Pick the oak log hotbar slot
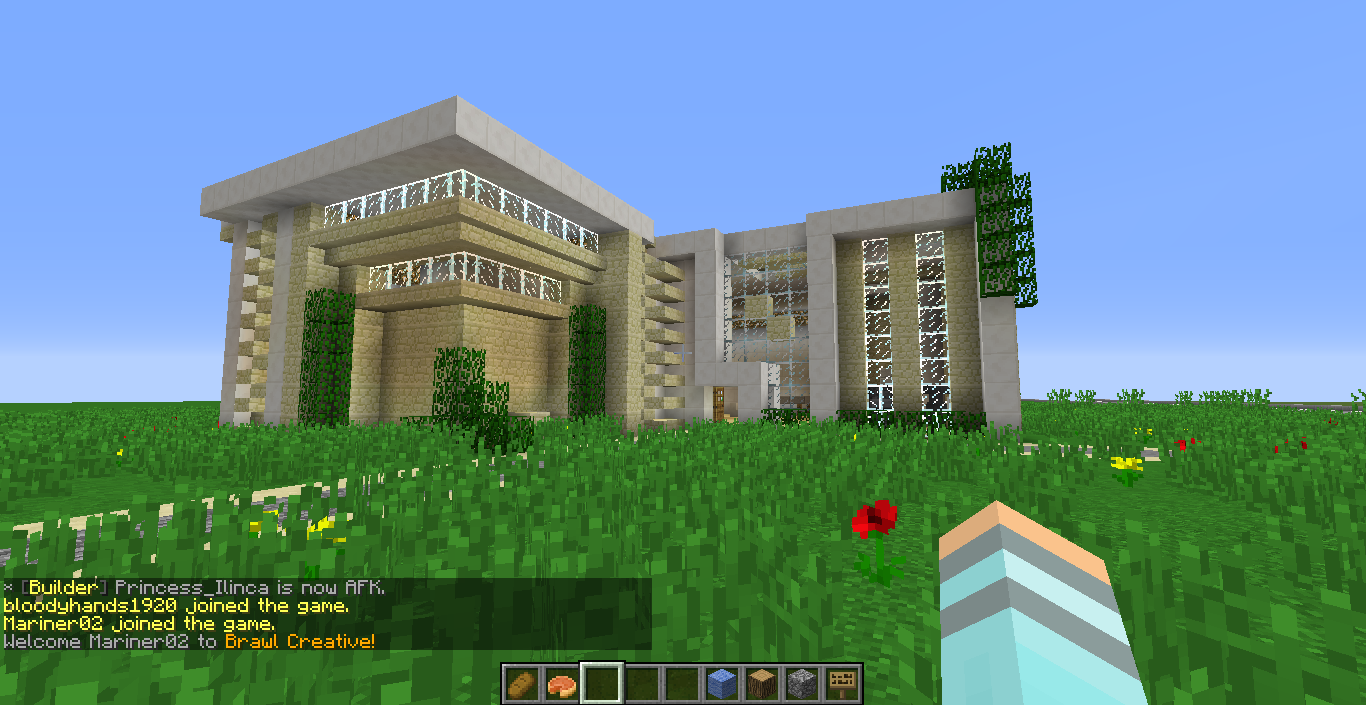This screenshot has height=705, width=1366. pyautogui.click(x=762, y=684)
